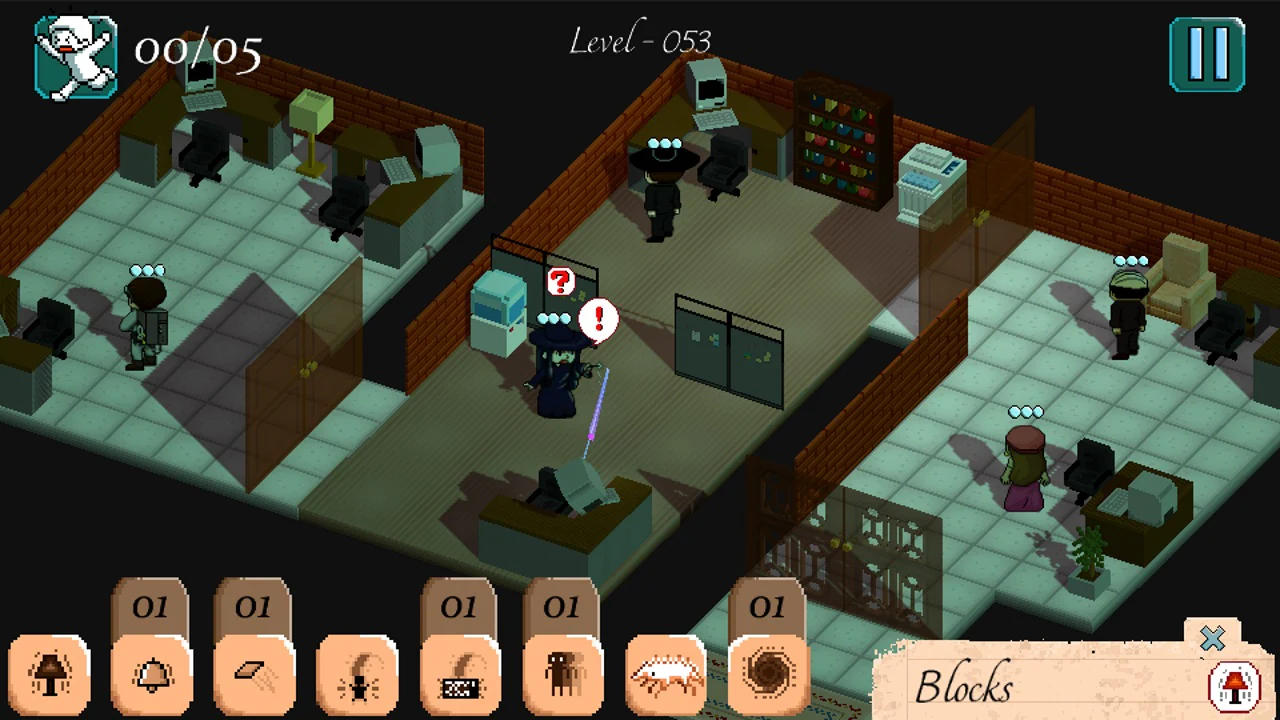
Task: Select the lamp haunting ability
Action: pos(50,675)
